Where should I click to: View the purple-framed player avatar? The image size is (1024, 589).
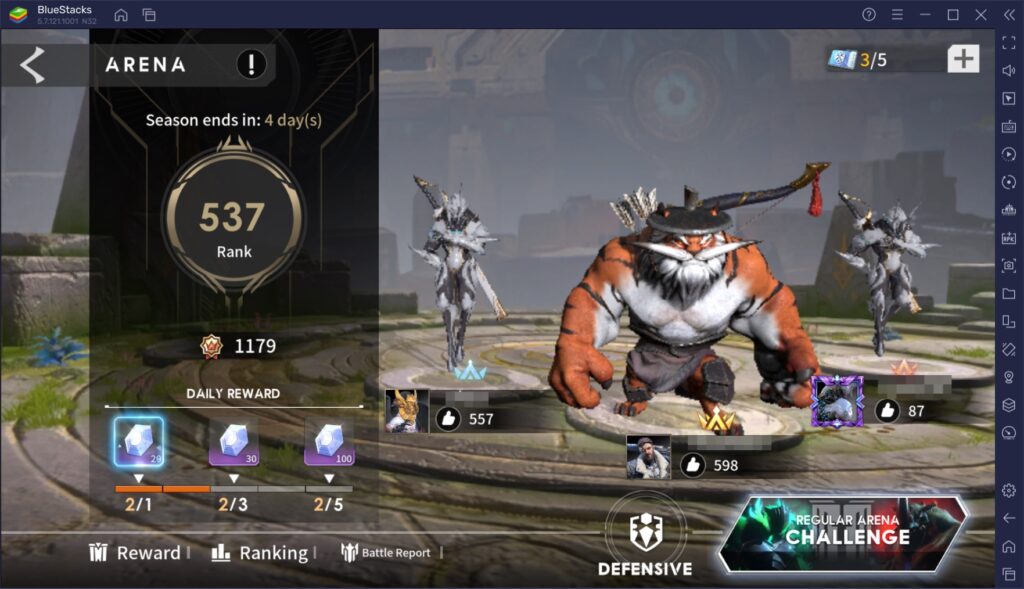click(x=838, y=402)
